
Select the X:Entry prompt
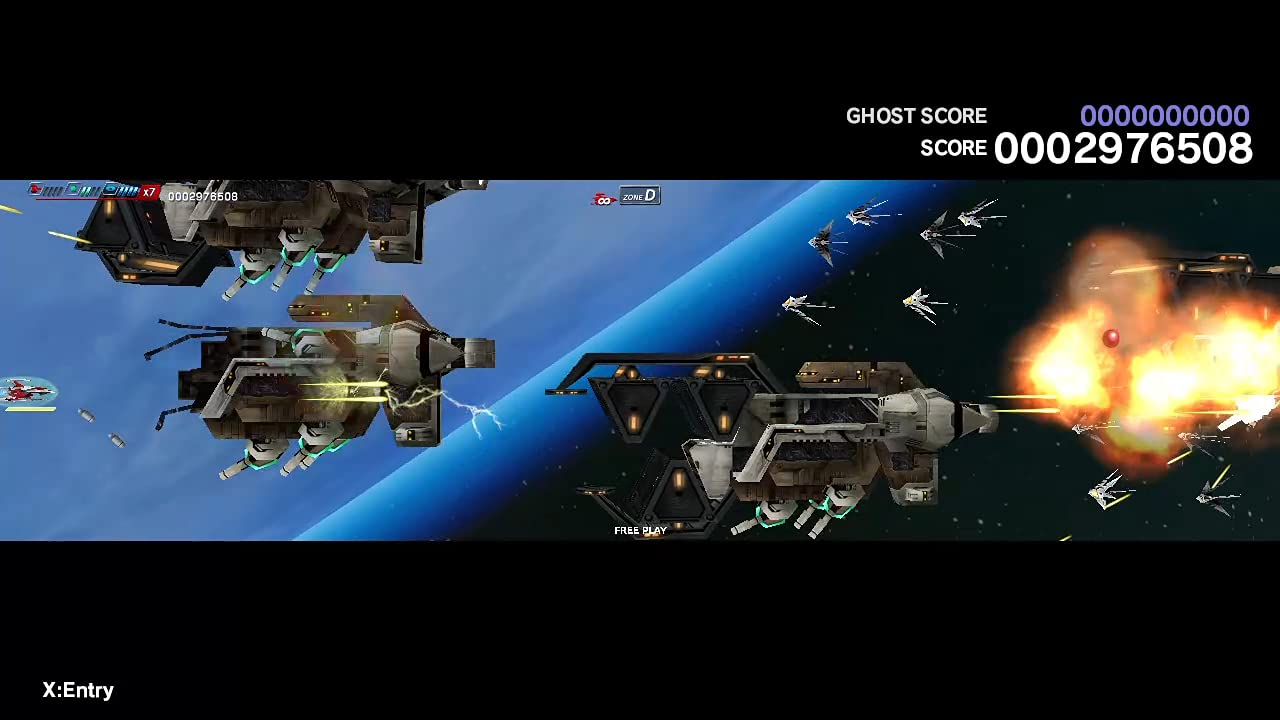[x=76, y=690]
